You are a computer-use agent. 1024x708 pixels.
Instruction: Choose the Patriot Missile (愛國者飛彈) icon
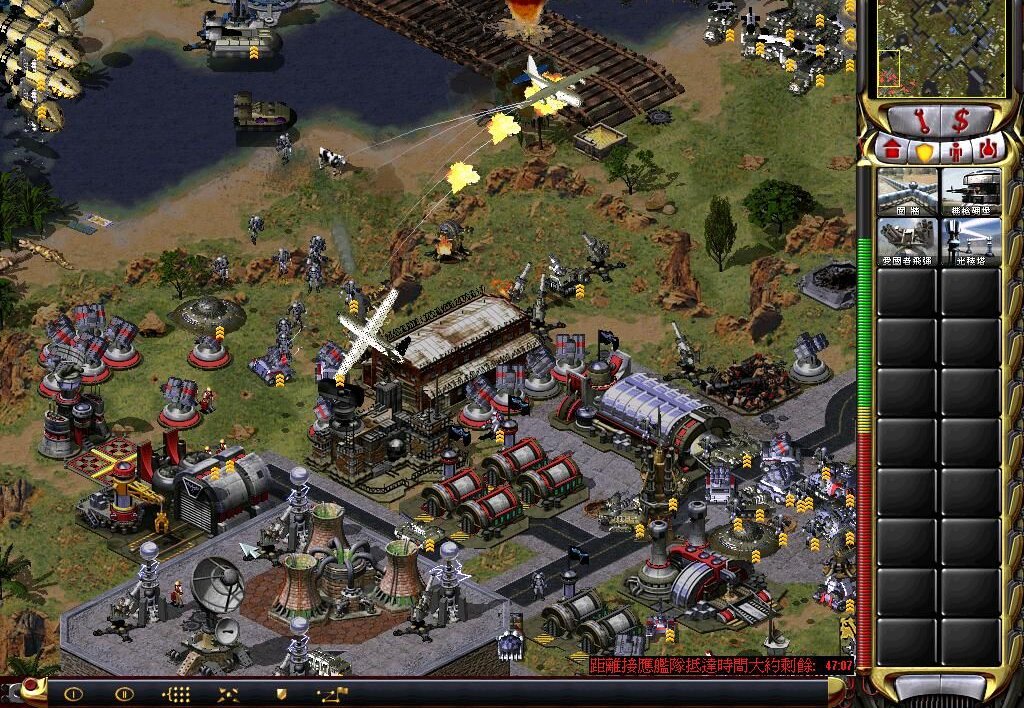(907, 242)
